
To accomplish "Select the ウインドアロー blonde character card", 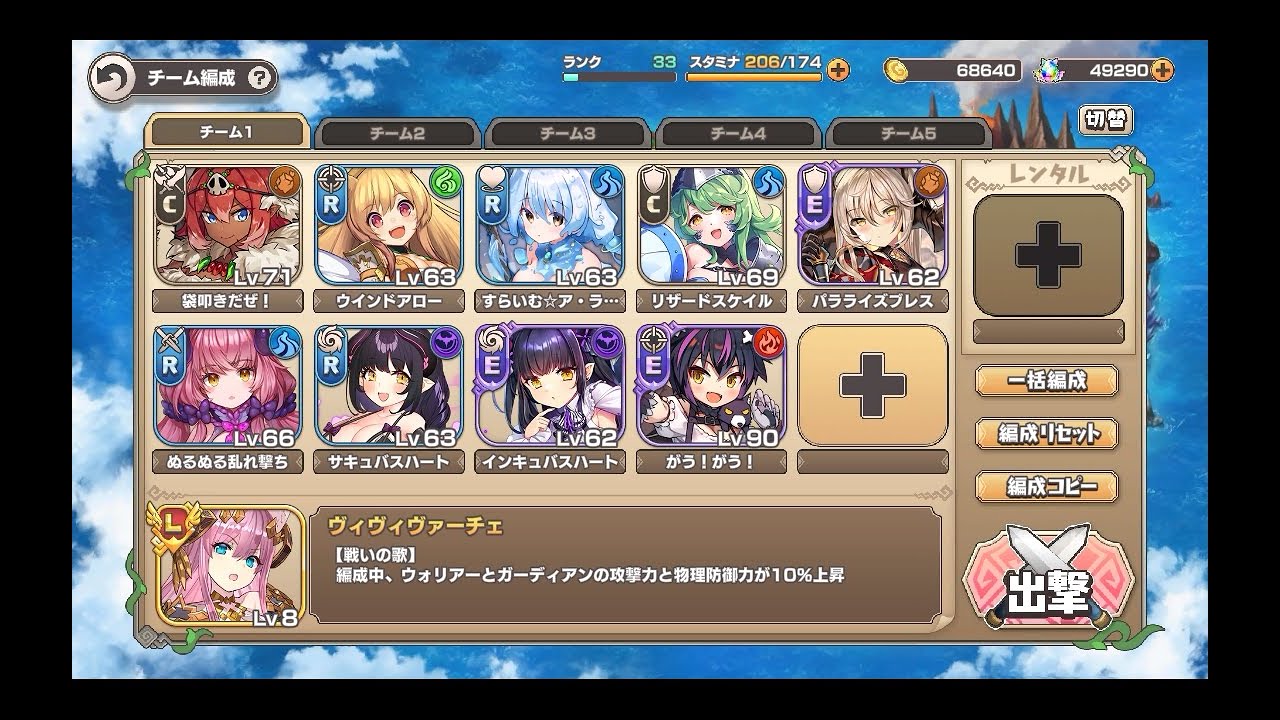I will pyautogui.click(x=389, y=225).
